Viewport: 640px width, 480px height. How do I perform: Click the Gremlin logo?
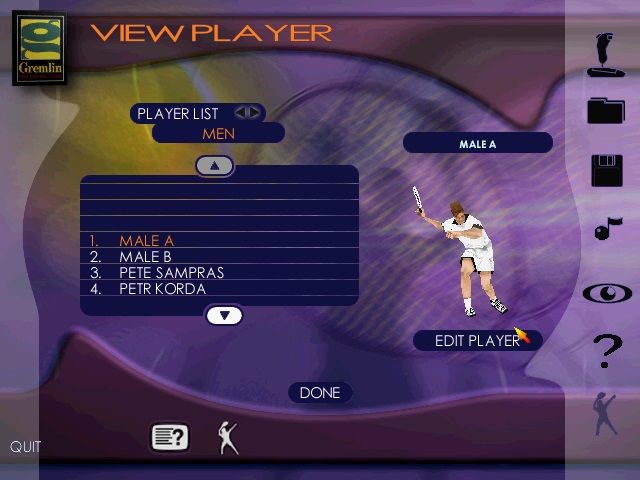pyautogui.click(x=41, y=47)
